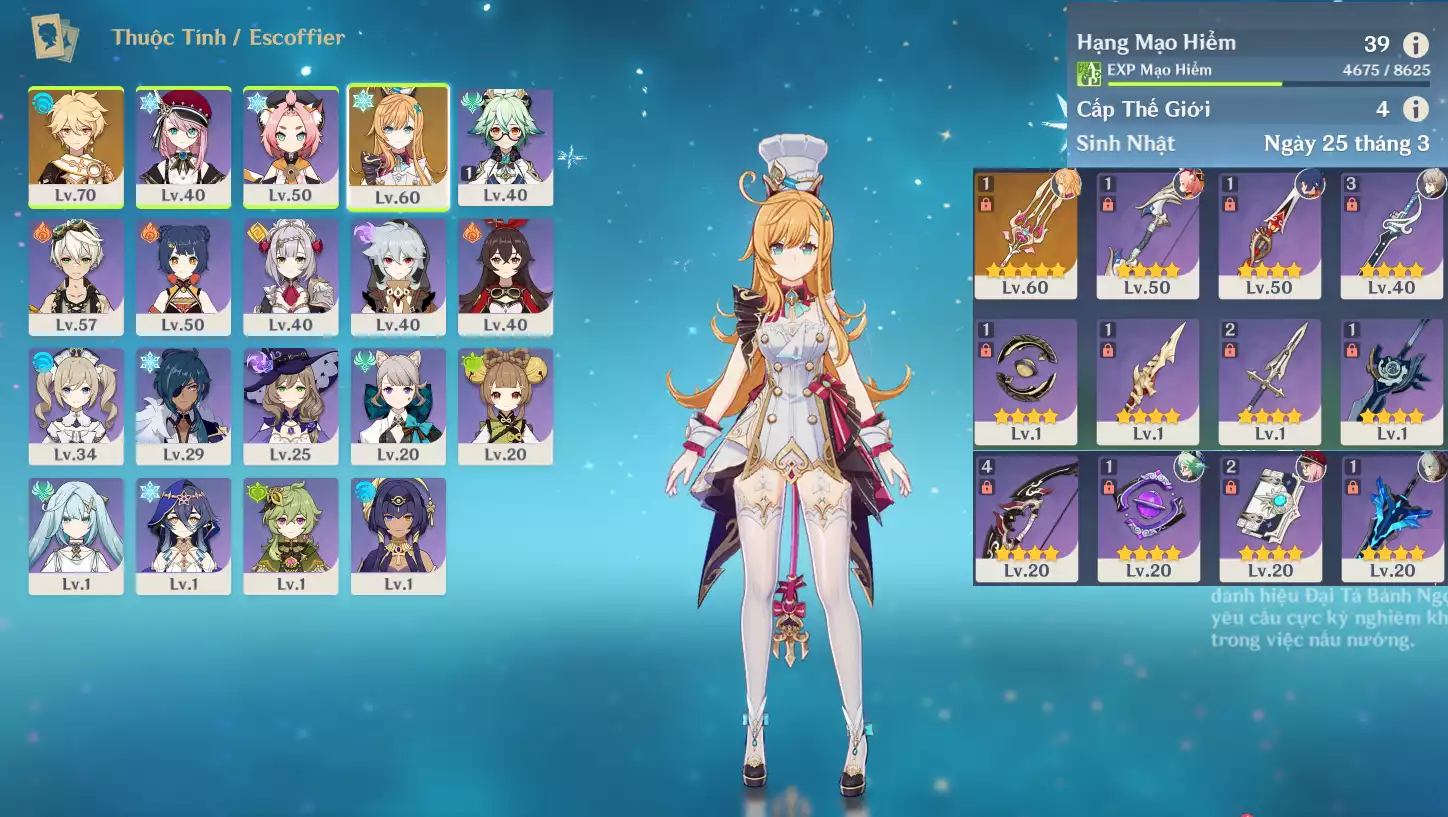Select Amber's character portrait
Viewport: 1448px width, 817px height.
505,276
